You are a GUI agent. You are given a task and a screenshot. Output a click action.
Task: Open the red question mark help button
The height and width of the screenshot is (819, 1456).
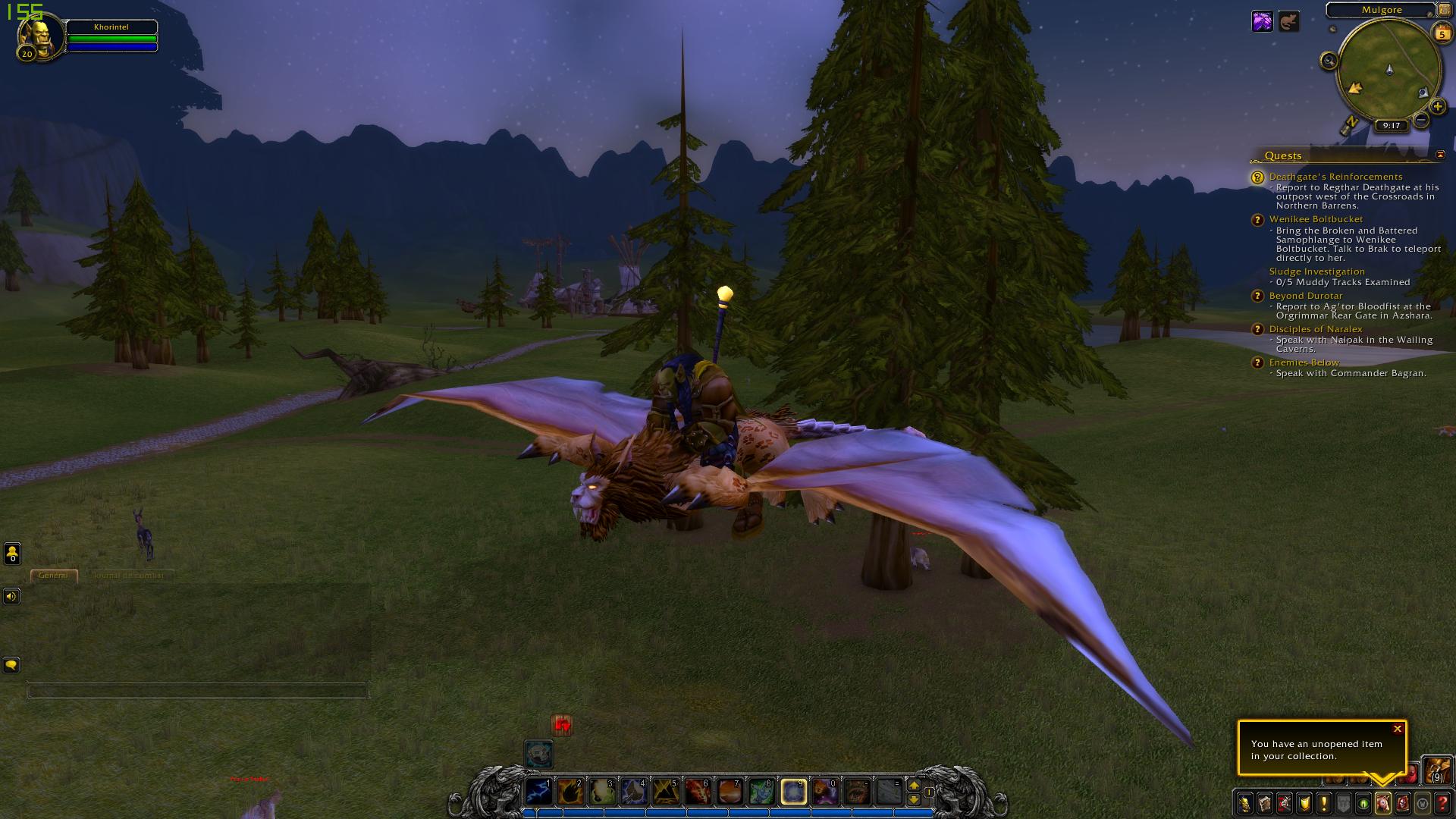tap(1442, 802)
